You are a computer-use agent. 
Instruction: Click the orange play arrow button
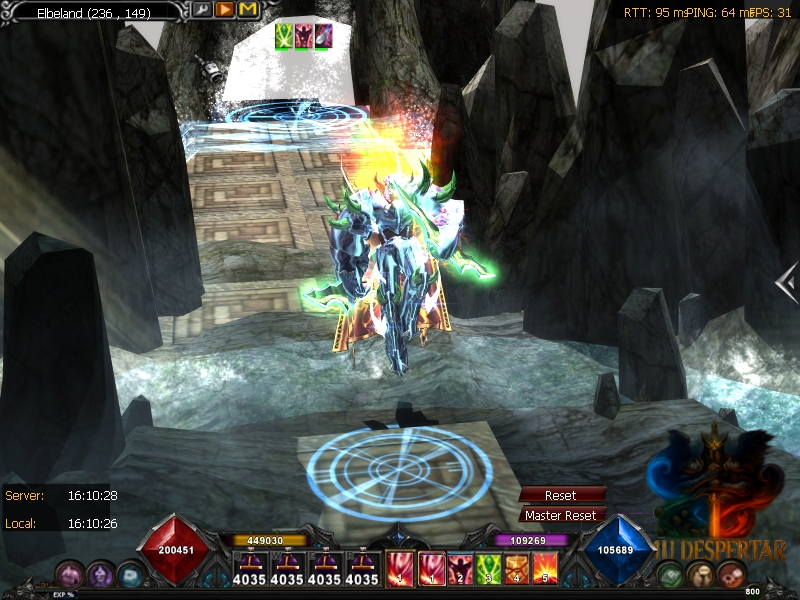[225, 10]
